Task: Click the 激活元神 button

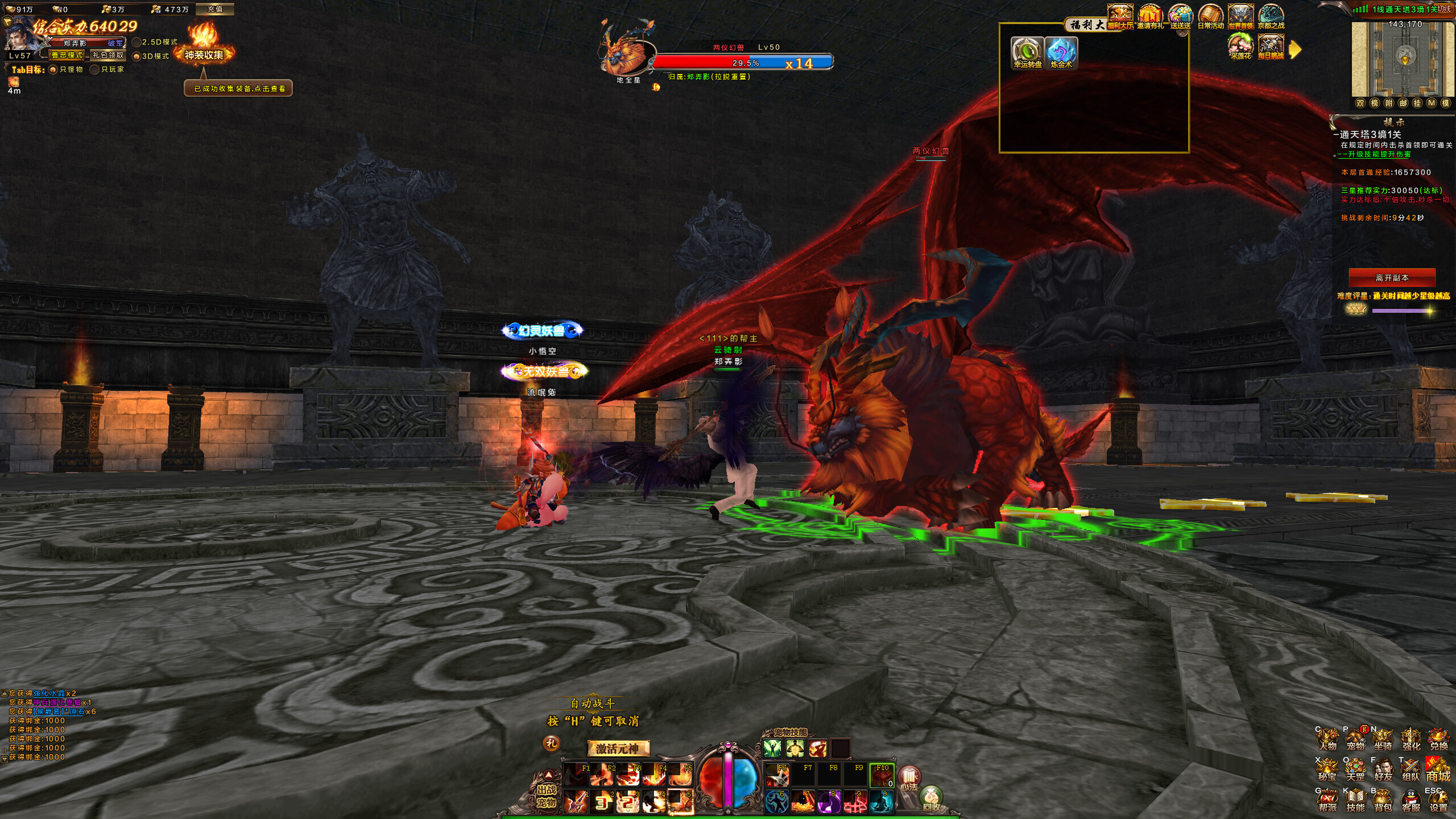Action: tap(618, 748)
